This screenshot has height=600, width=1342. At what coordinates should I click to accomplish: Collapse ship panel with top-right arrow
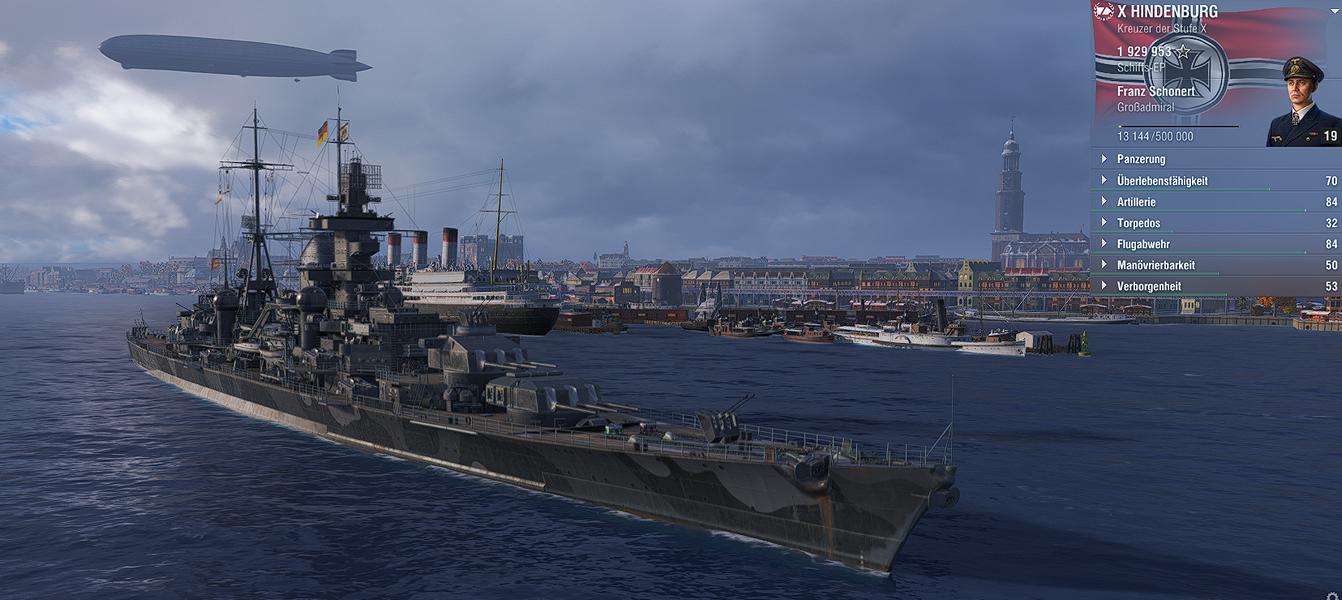1334,11
